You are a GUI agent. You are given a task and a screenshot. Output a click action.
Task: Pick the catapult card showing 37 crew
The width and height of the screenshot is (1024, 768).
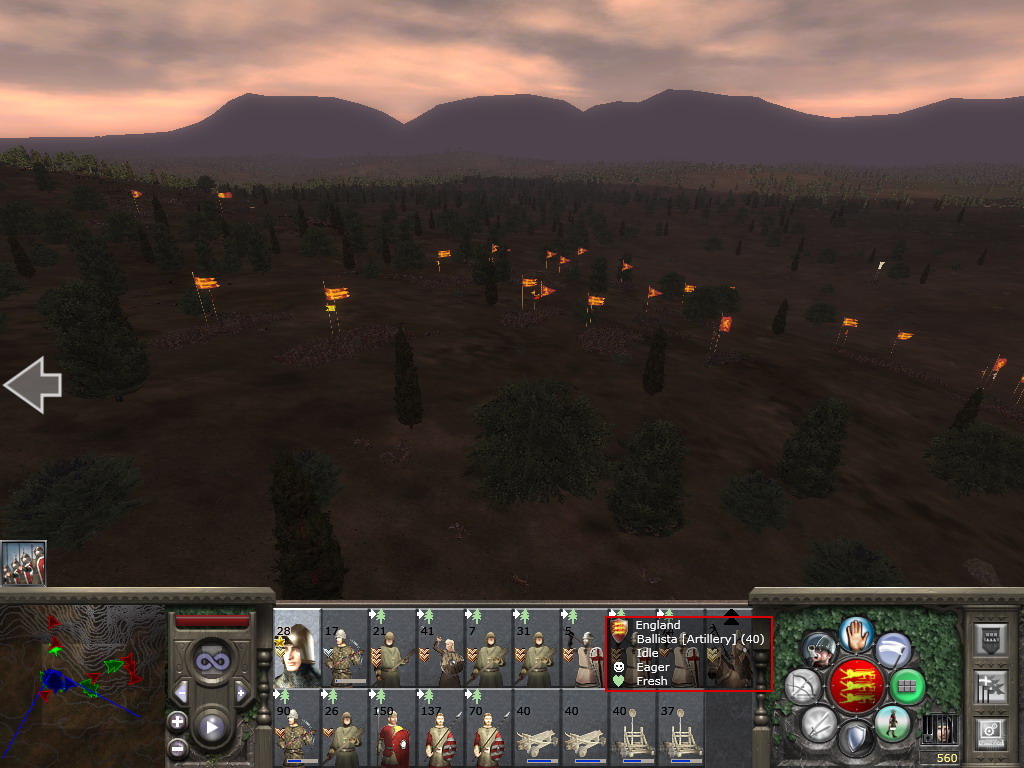coord(681,729)
